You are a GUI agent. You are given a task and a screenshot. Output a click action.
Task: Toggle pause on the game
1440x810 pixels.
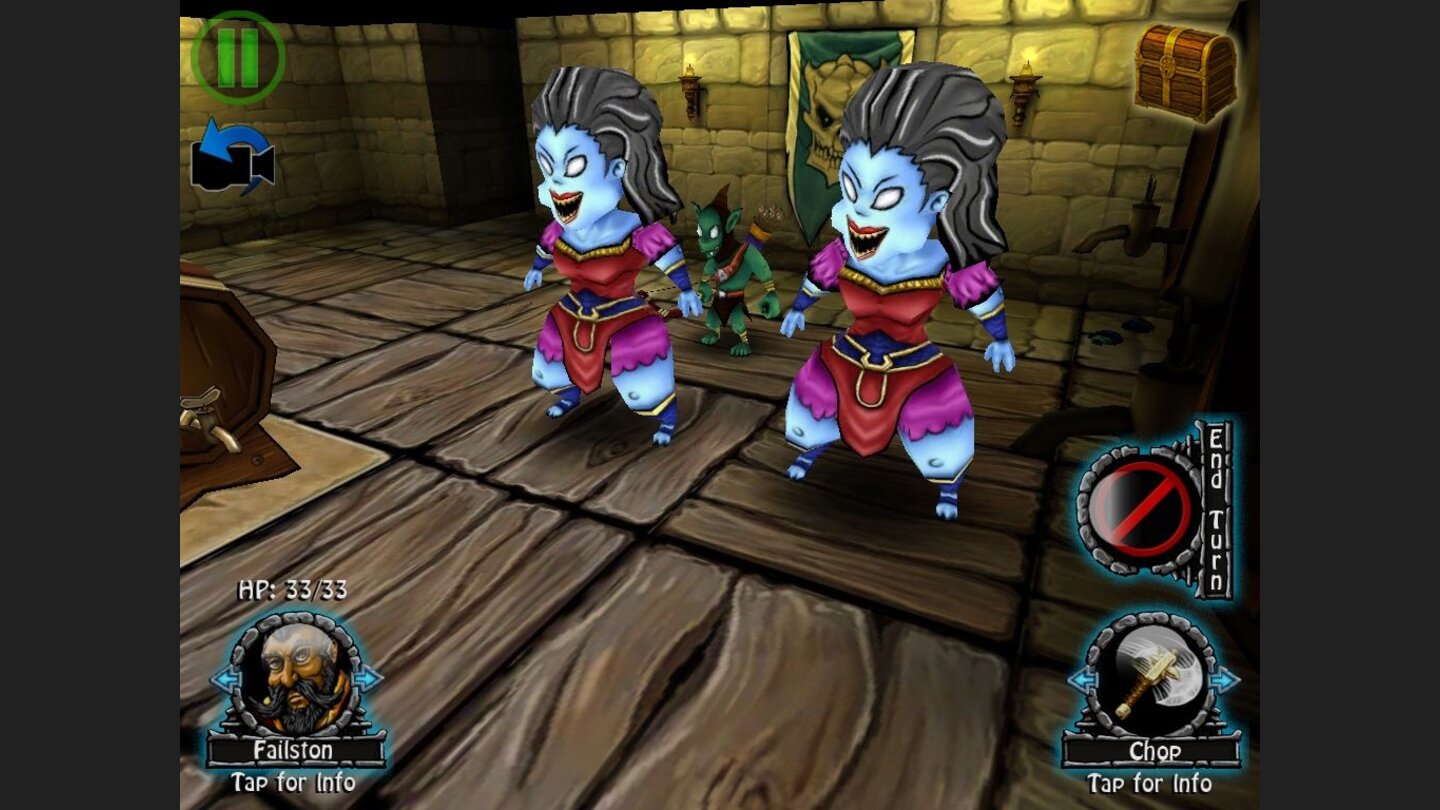(237, 55)
